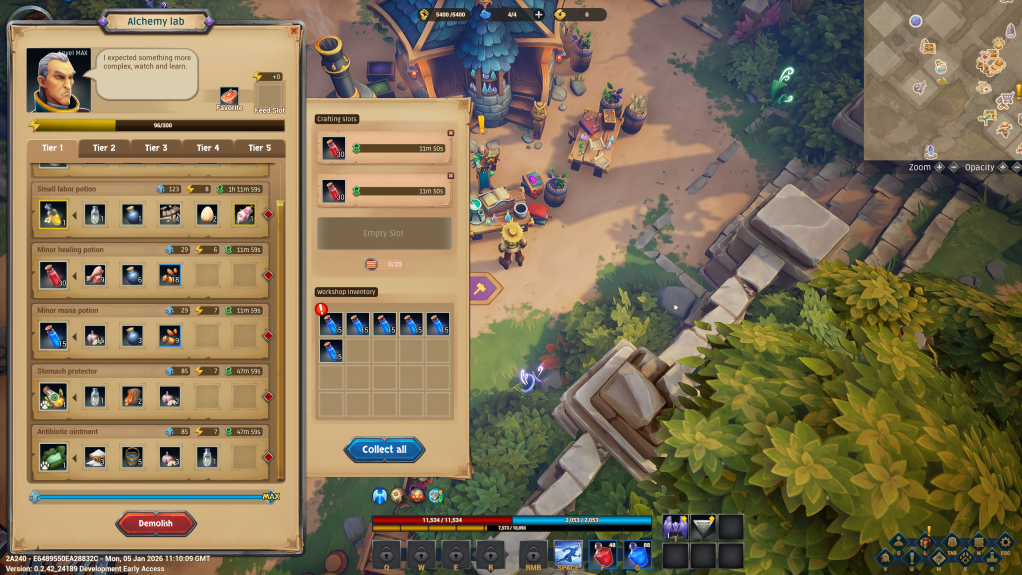Switch to the Tier 2 tab
This screenshot has width=1022, height=575.
104,148
